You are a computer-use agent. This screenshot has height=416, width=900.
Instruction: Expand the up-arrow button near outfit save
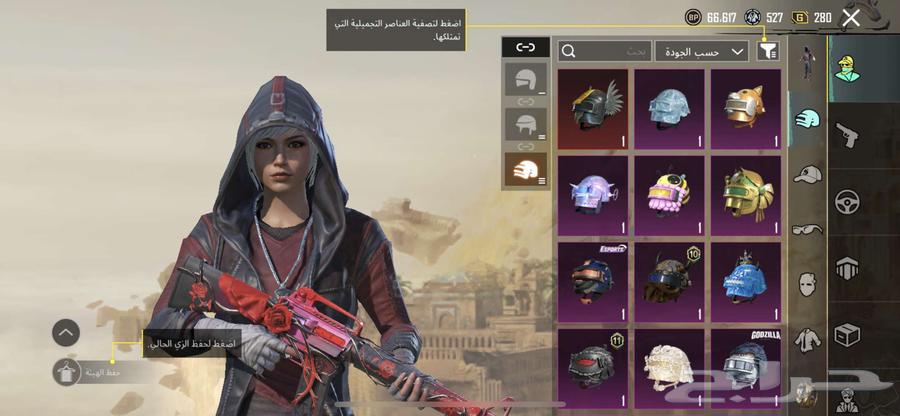pyautogui.click(x=66, y=332)
